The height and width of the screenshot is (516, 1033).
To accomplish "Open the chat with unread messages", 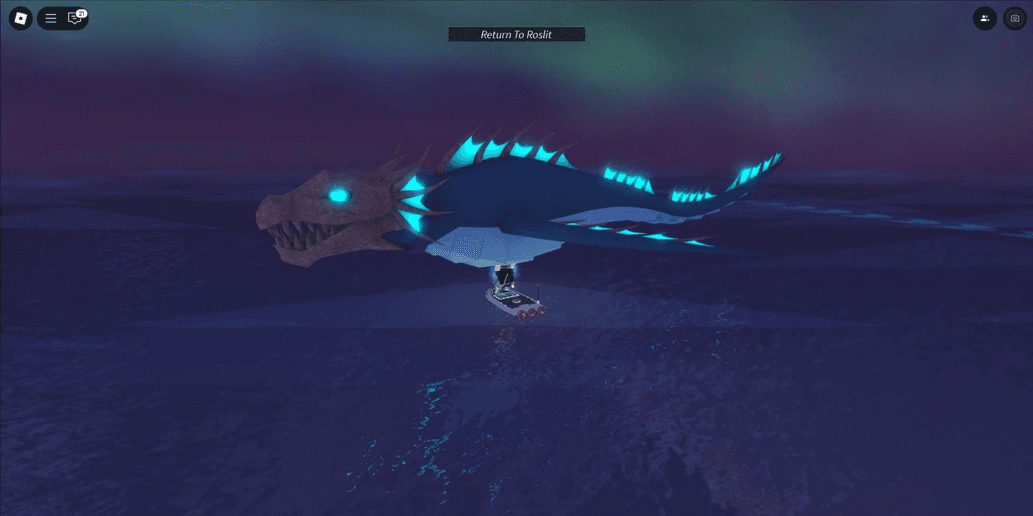I will 74,18.
